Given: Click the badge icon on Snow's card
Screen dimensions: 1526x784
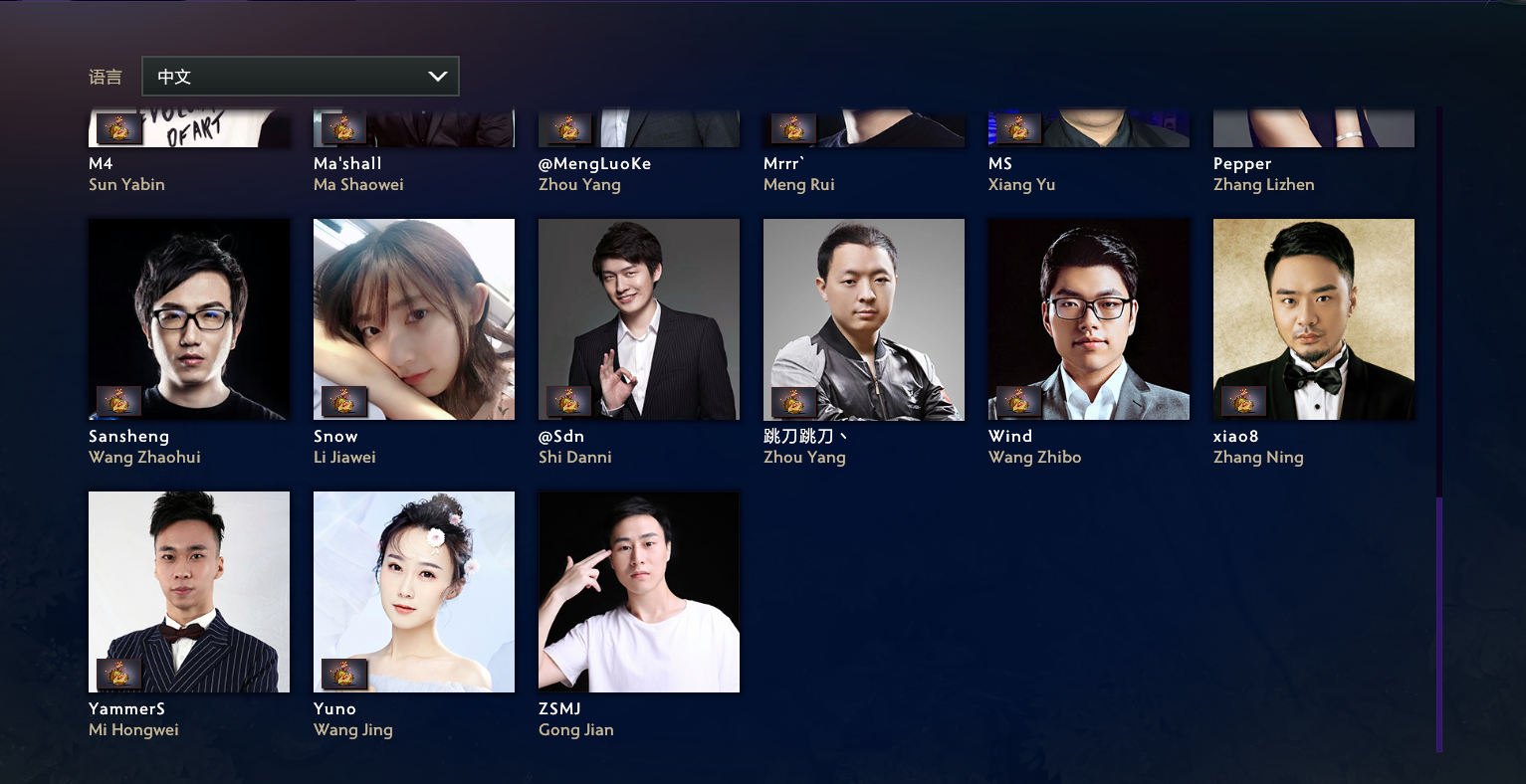Looking at the screenshot, I should tap(344, 401).
